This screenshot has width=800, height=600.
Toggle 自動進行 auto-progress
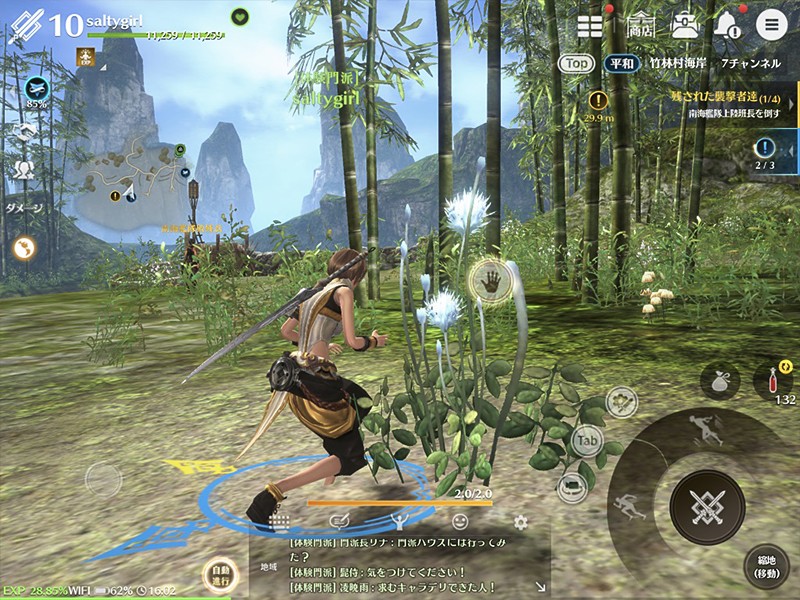[218, 577]
